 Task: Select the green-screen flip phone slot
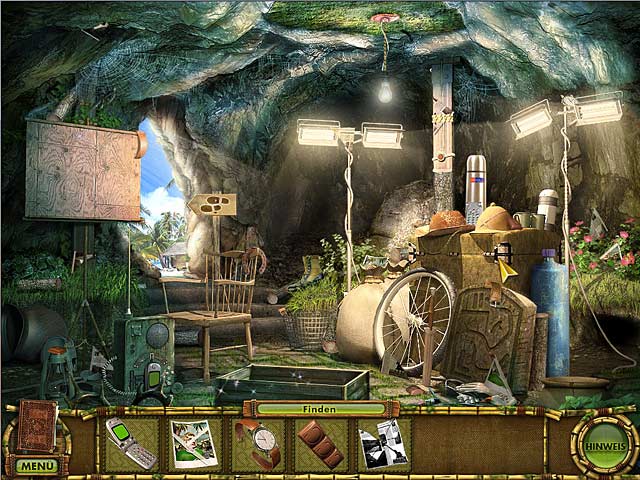131,443
